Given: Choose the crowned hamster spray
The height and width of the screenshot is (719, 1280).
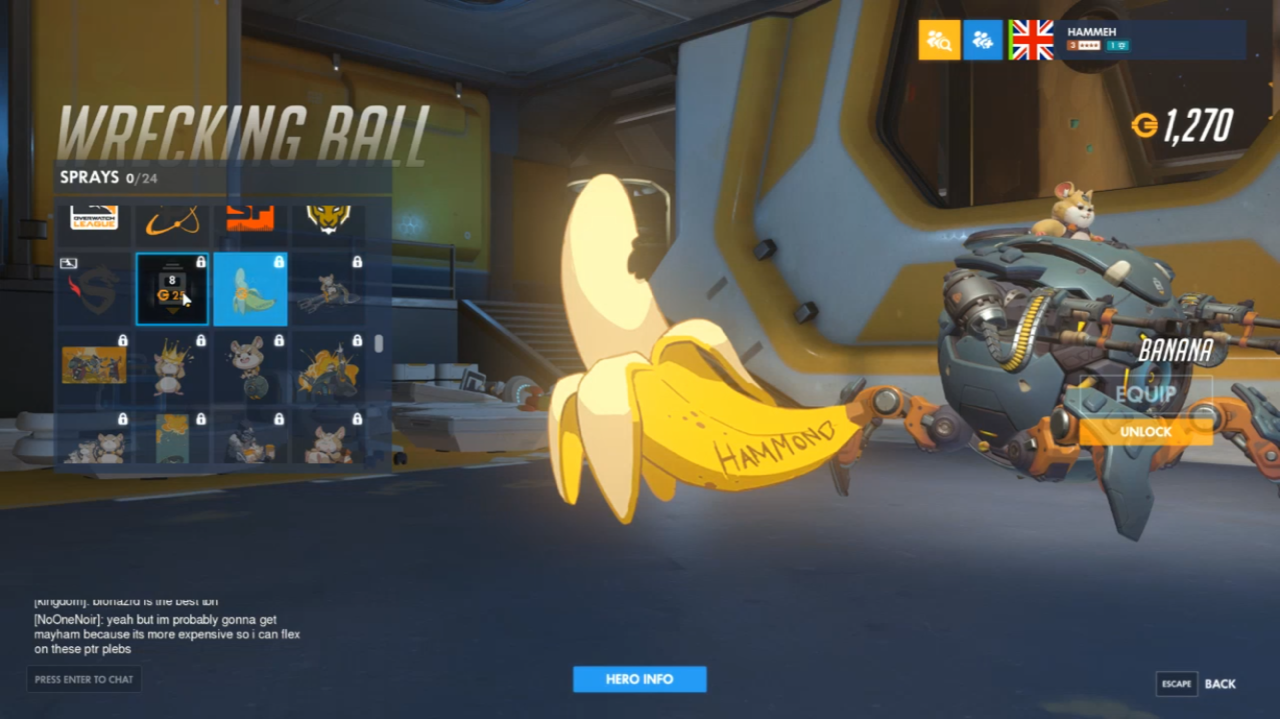Looking at the screenshot, I should pyautogui.click(x=172, y=367).
